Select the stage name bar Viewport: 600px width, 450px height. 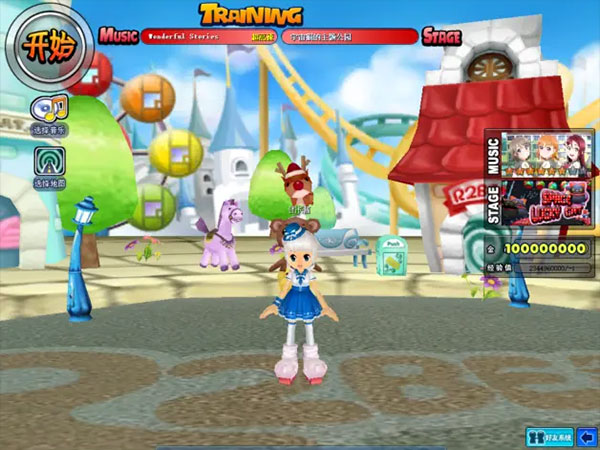(348, 36)
